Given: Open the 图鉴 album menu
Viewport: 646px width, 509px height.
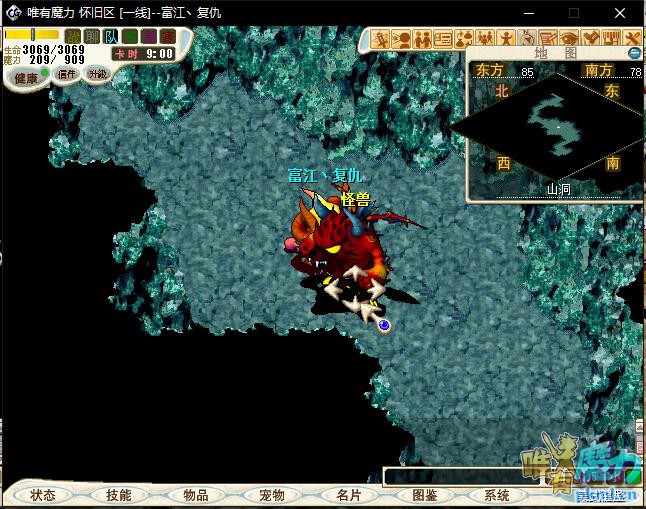Looking at the screenshot, I should (x=424, y=495).
